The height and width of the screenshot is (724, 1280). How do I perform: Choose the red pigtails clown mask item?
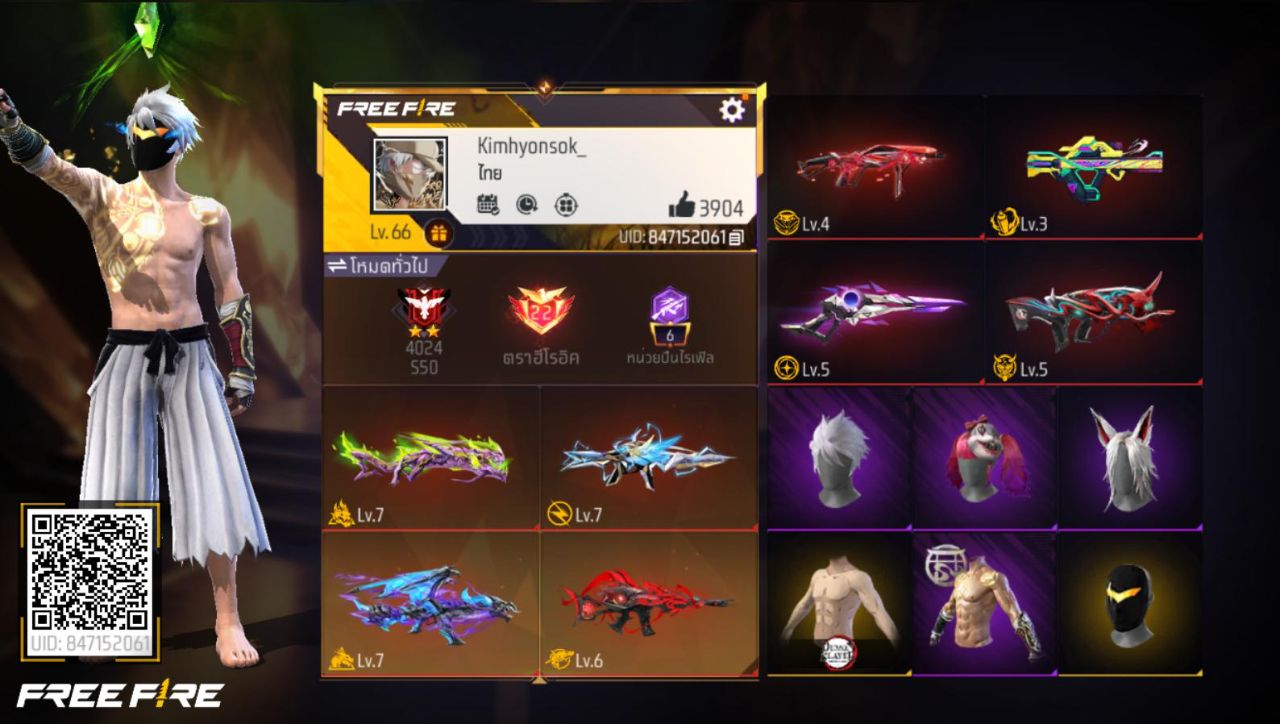coord(984,456)
